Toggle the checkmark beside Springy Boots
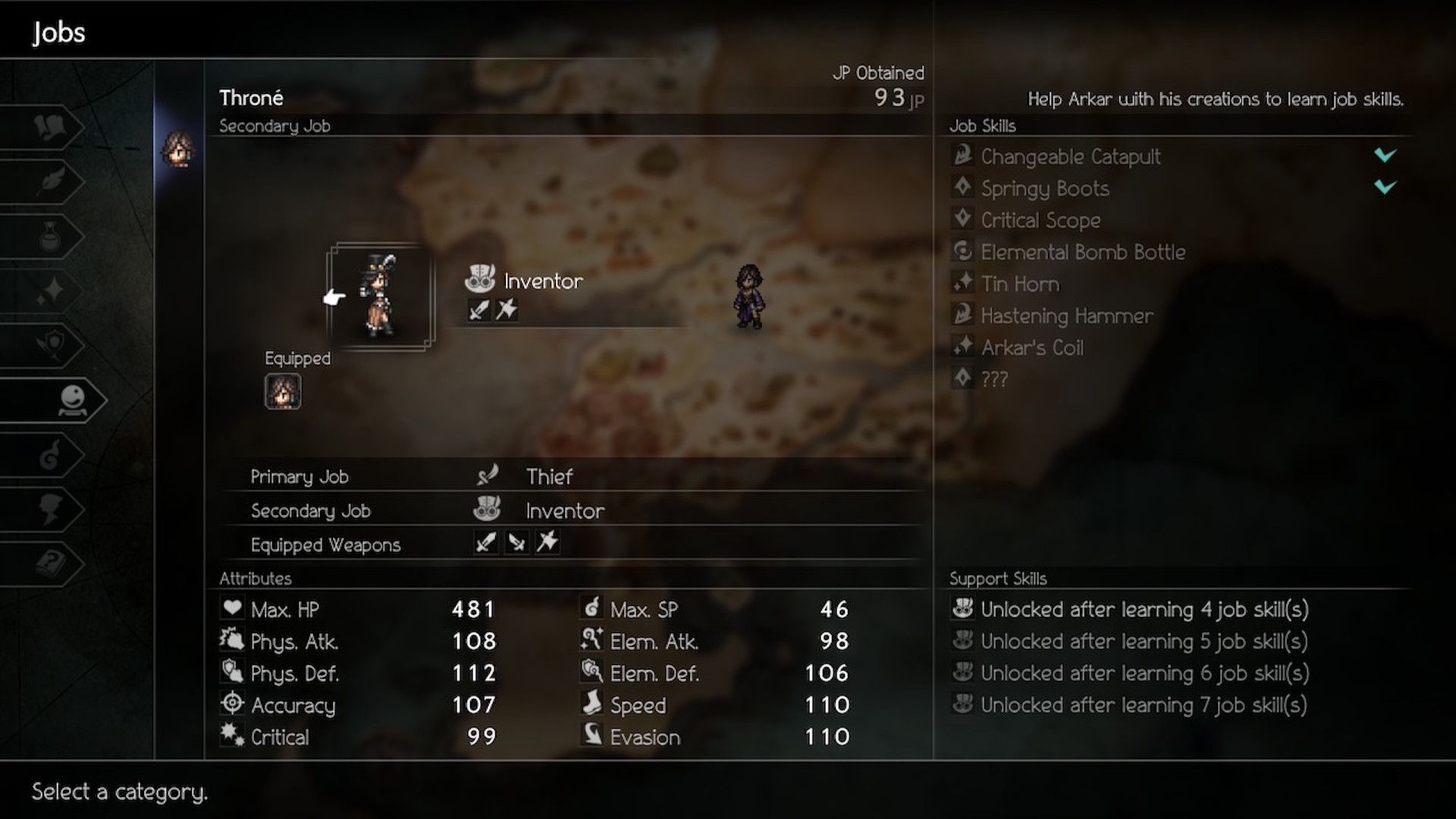 (x=1384, y=188)
